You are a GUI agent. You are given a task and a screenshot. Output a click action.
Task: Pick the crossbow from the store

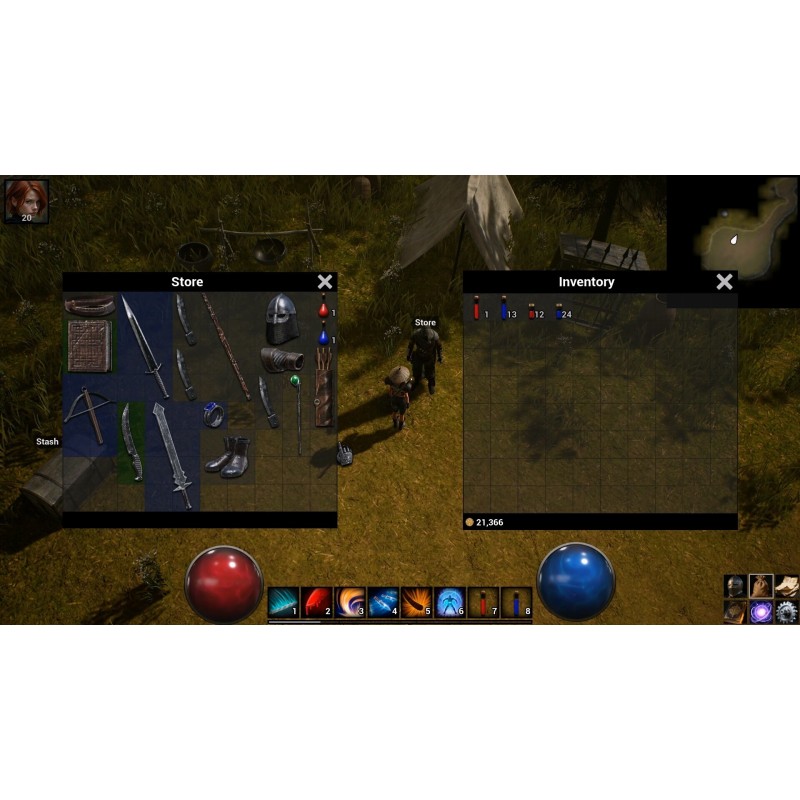(x=85, y=412)
